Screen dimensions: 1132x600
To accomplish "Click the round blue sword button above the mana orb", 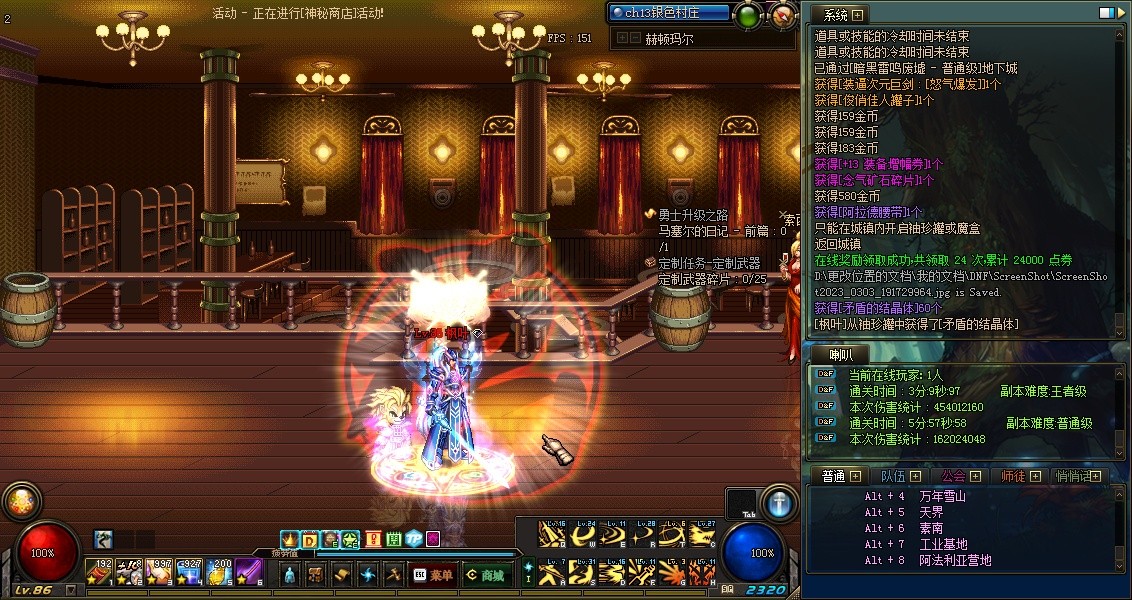I will pyautogui.click(x=779, y=503).
